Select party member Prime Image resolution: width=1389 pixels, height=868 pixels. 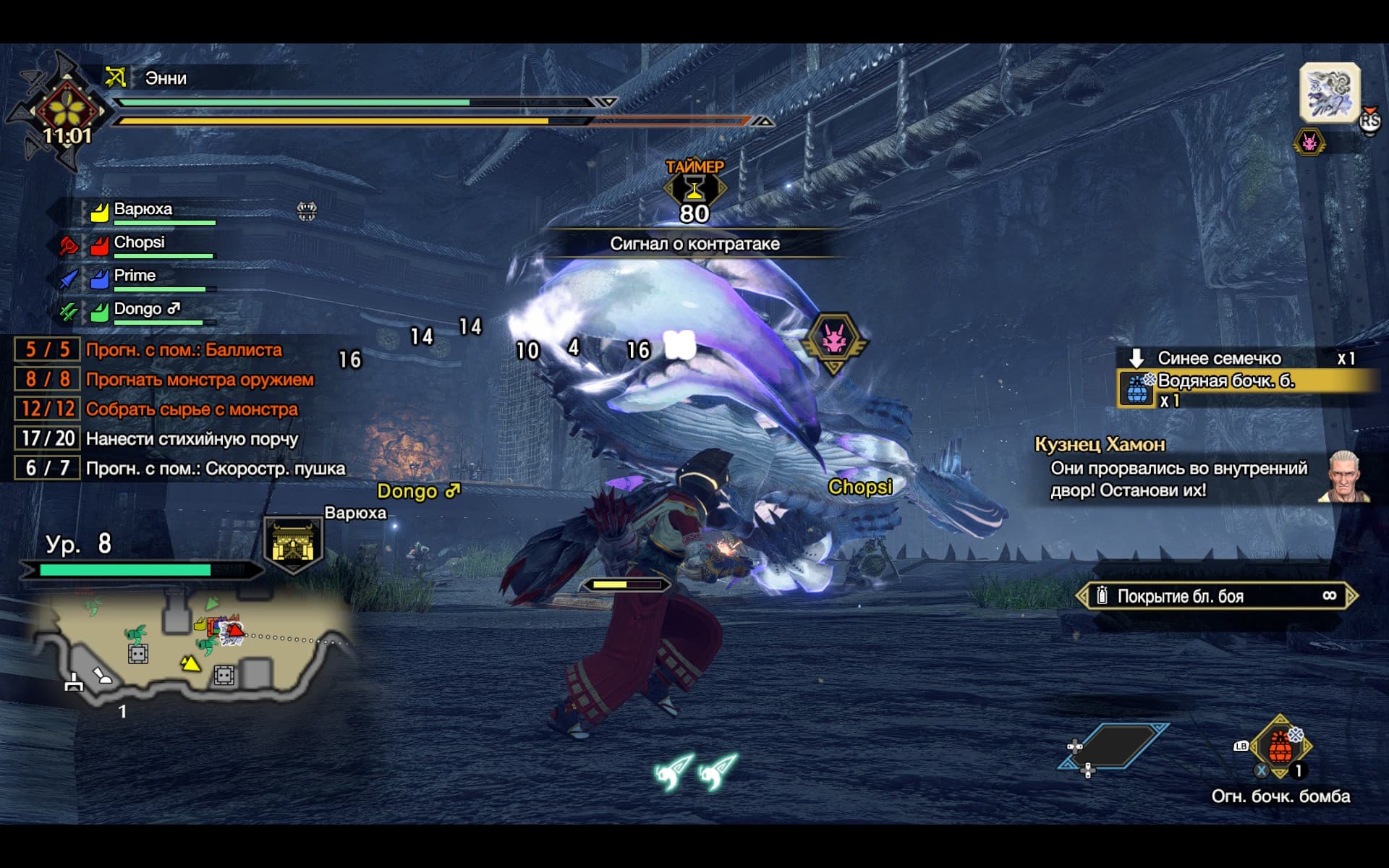click(135, 276)
